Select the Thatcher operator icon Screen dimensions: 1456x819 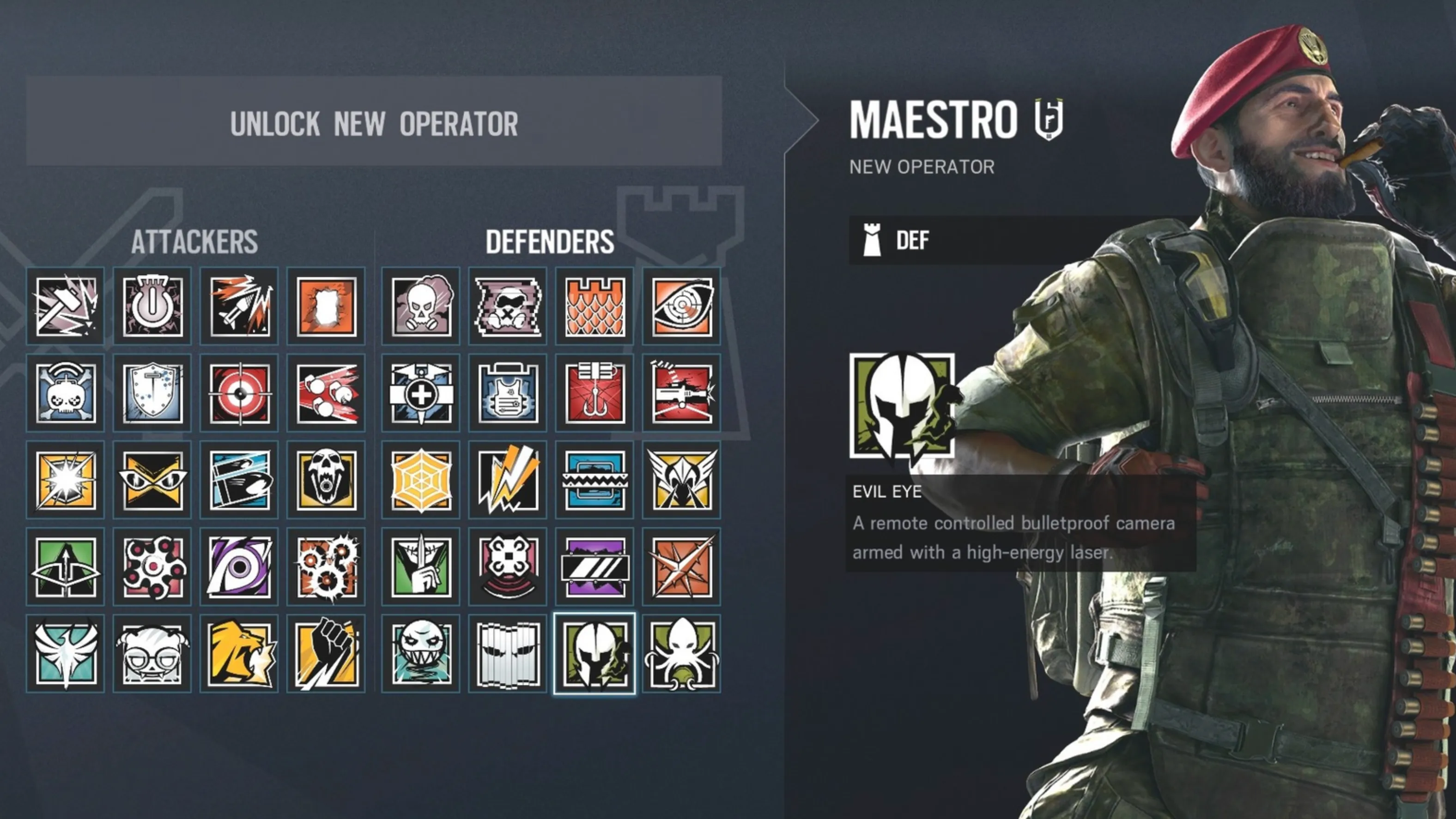[x=152, y=307]
